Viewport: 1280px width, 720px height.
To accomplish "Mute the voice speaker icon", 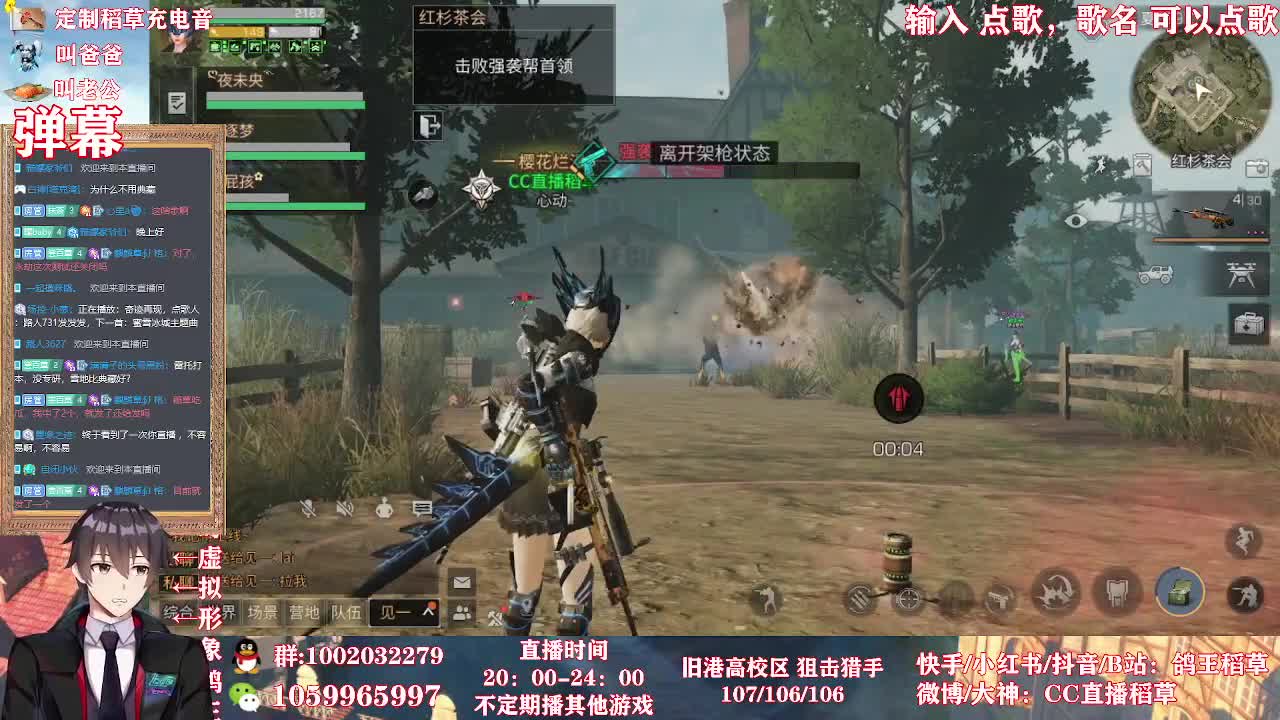I will (x=345, y=509).
